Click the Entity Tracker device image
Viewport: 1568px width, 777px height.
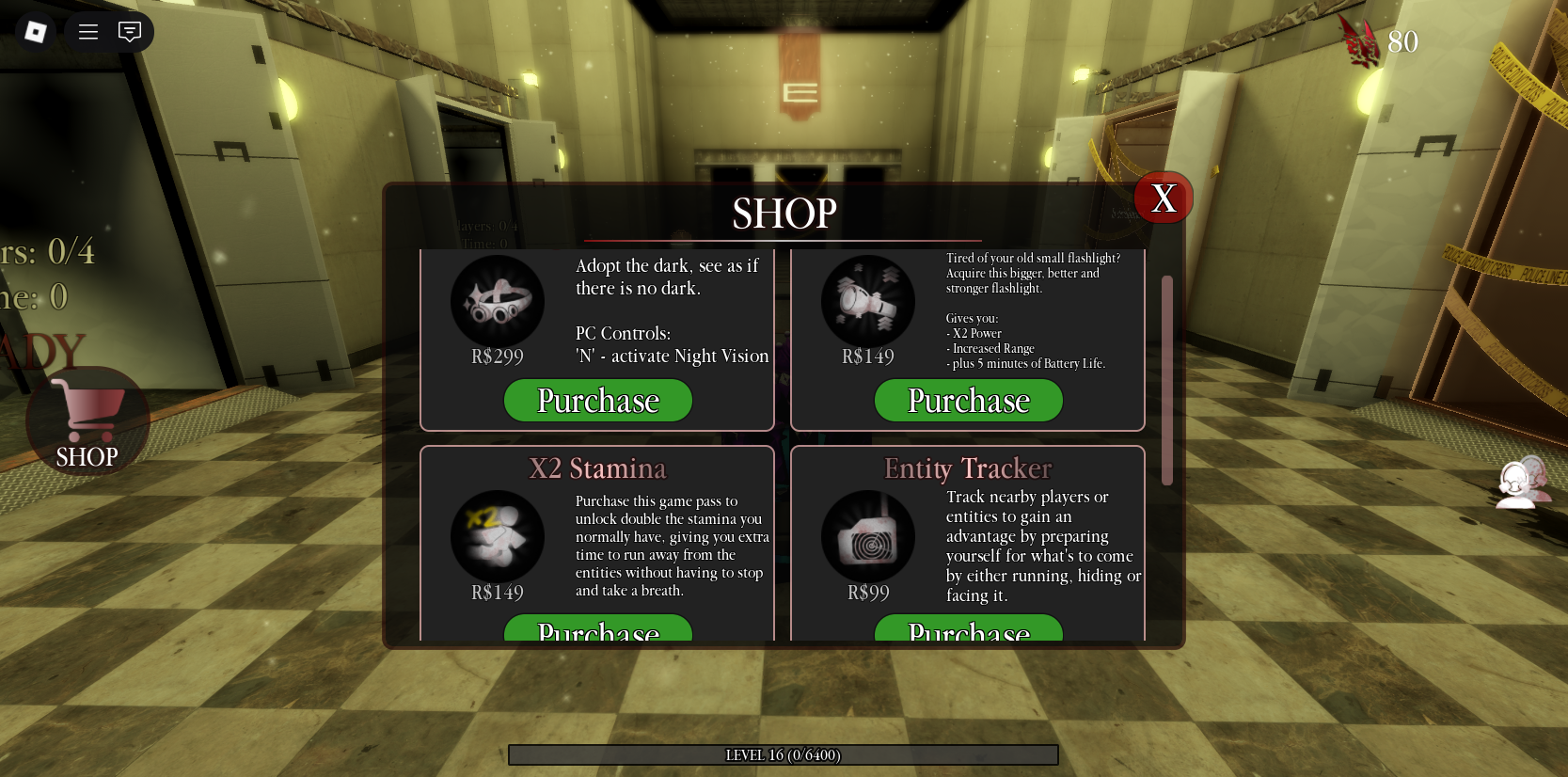point(867,534)
